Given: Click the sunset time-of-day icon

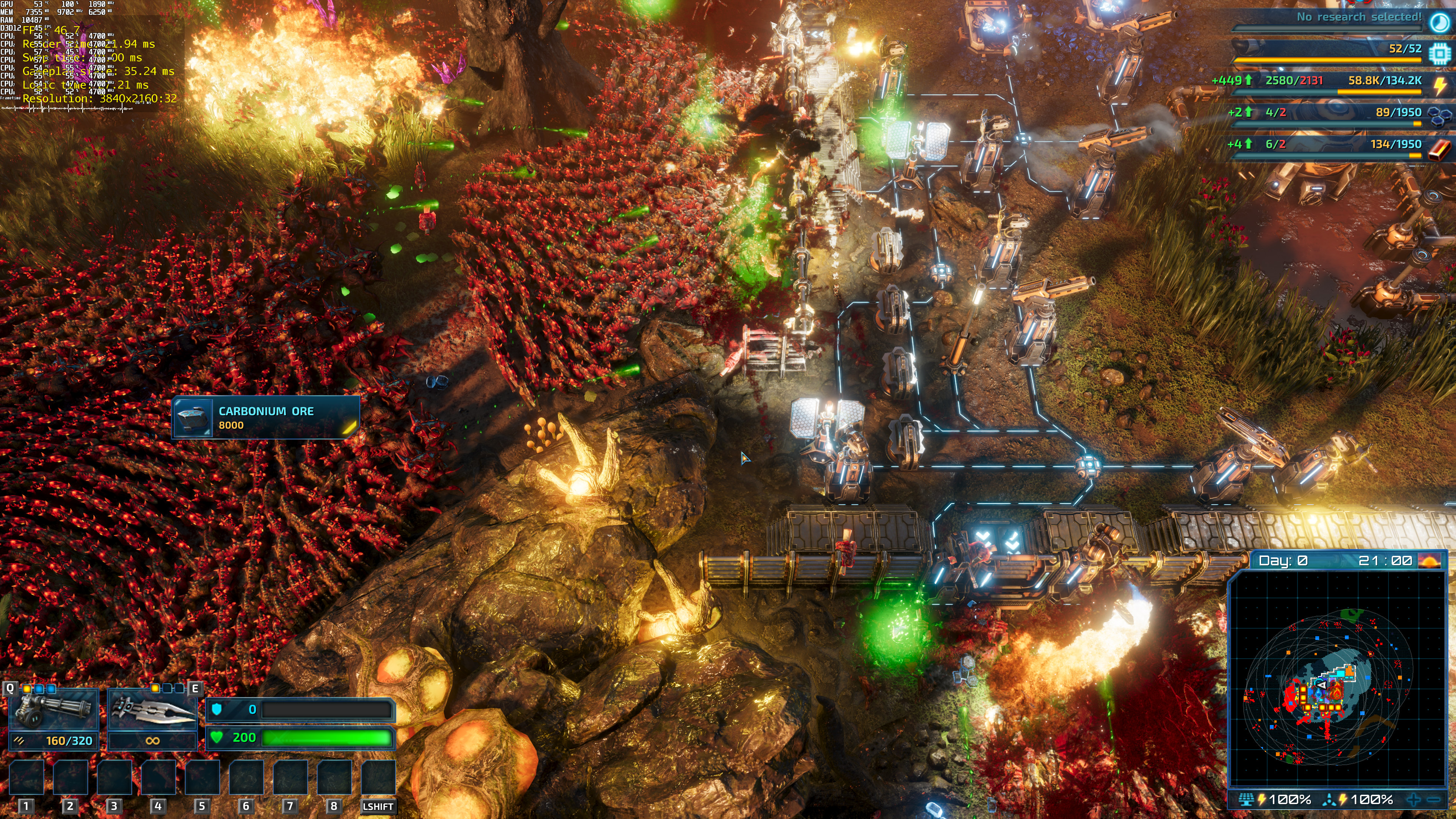Looking at the screenshot, I should click(1430, 561).
